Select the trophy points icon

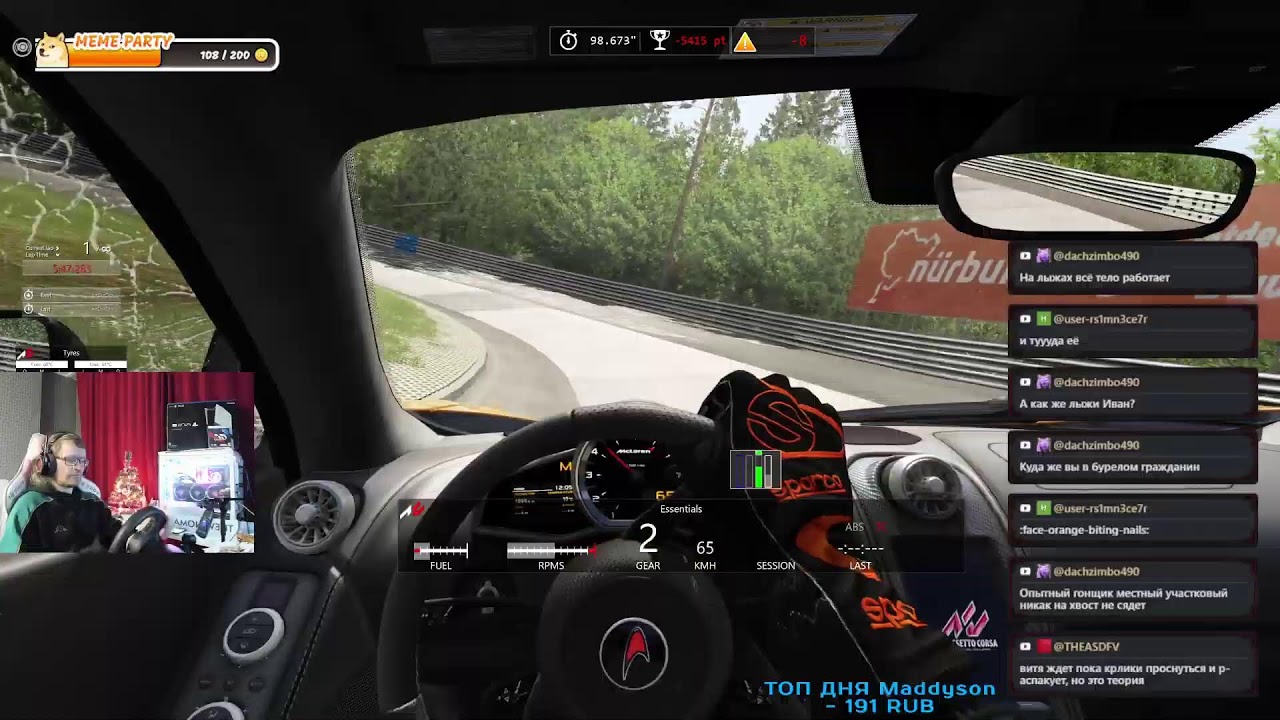pyautogui.click(x=659, y=40)
